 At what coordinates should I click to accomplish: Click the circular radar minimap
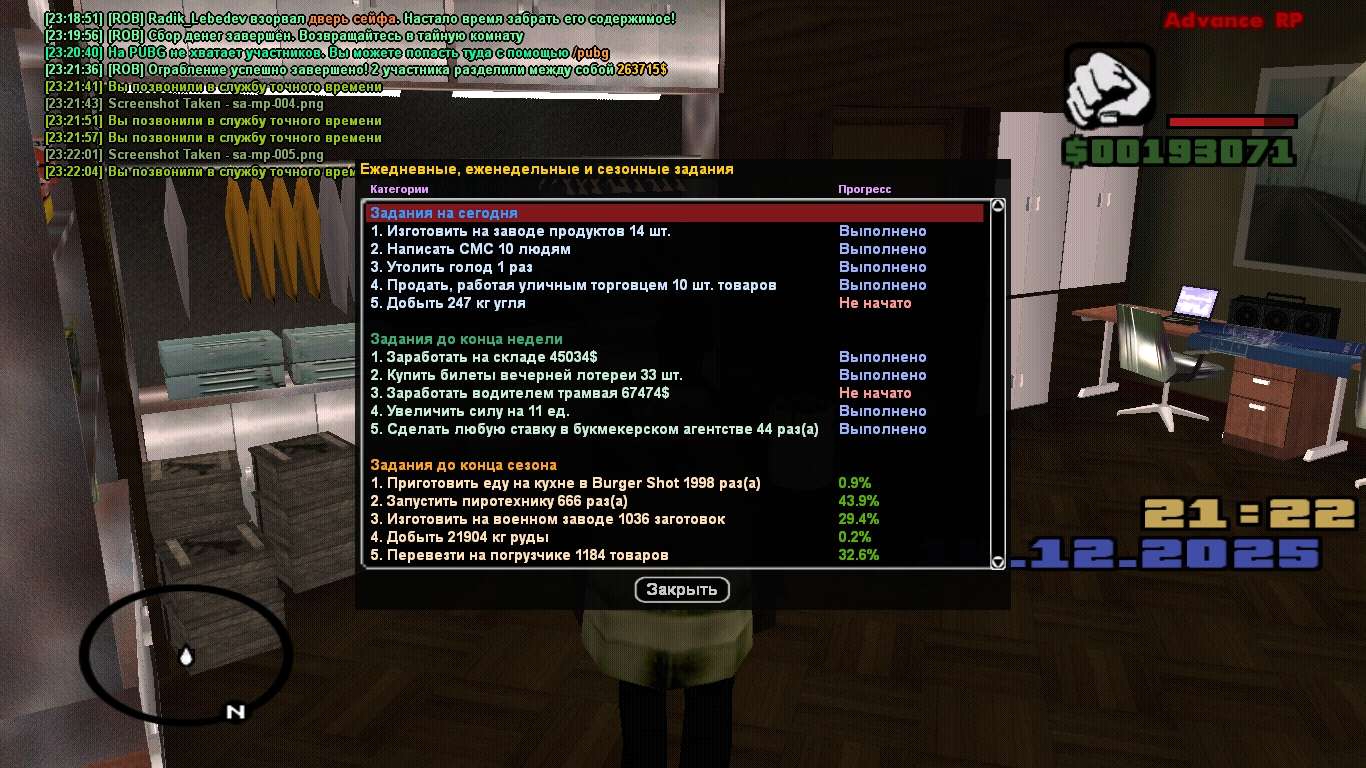(186, 654)
